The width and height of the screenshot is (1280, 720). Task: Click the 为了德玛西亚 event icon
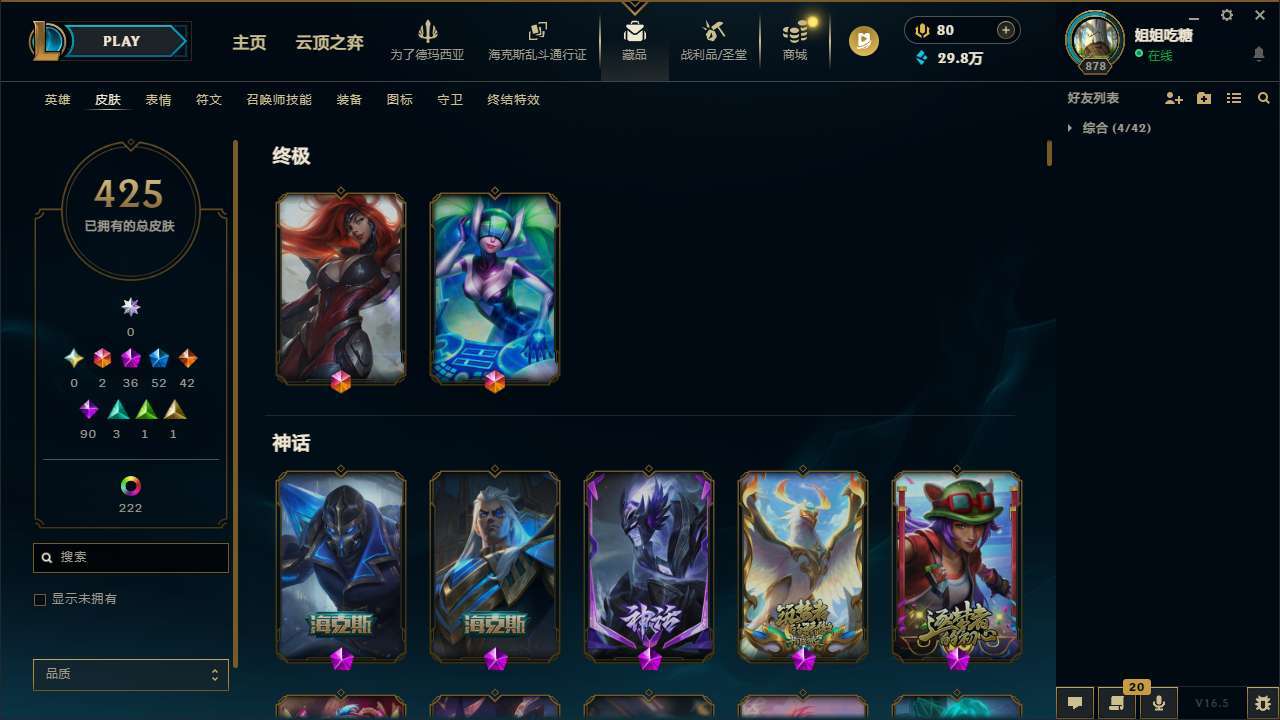(x=429, y=38)
